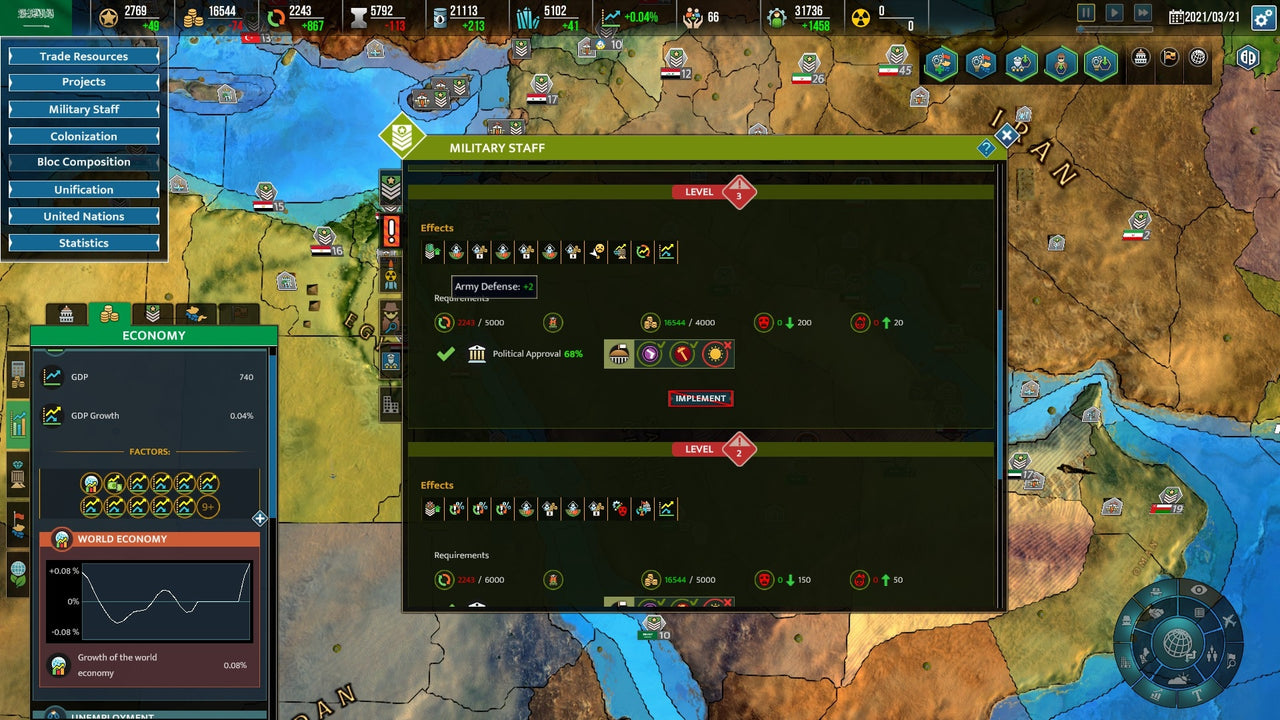
Task: Switch to the Economy coins tab
Action: pos(110,313)
